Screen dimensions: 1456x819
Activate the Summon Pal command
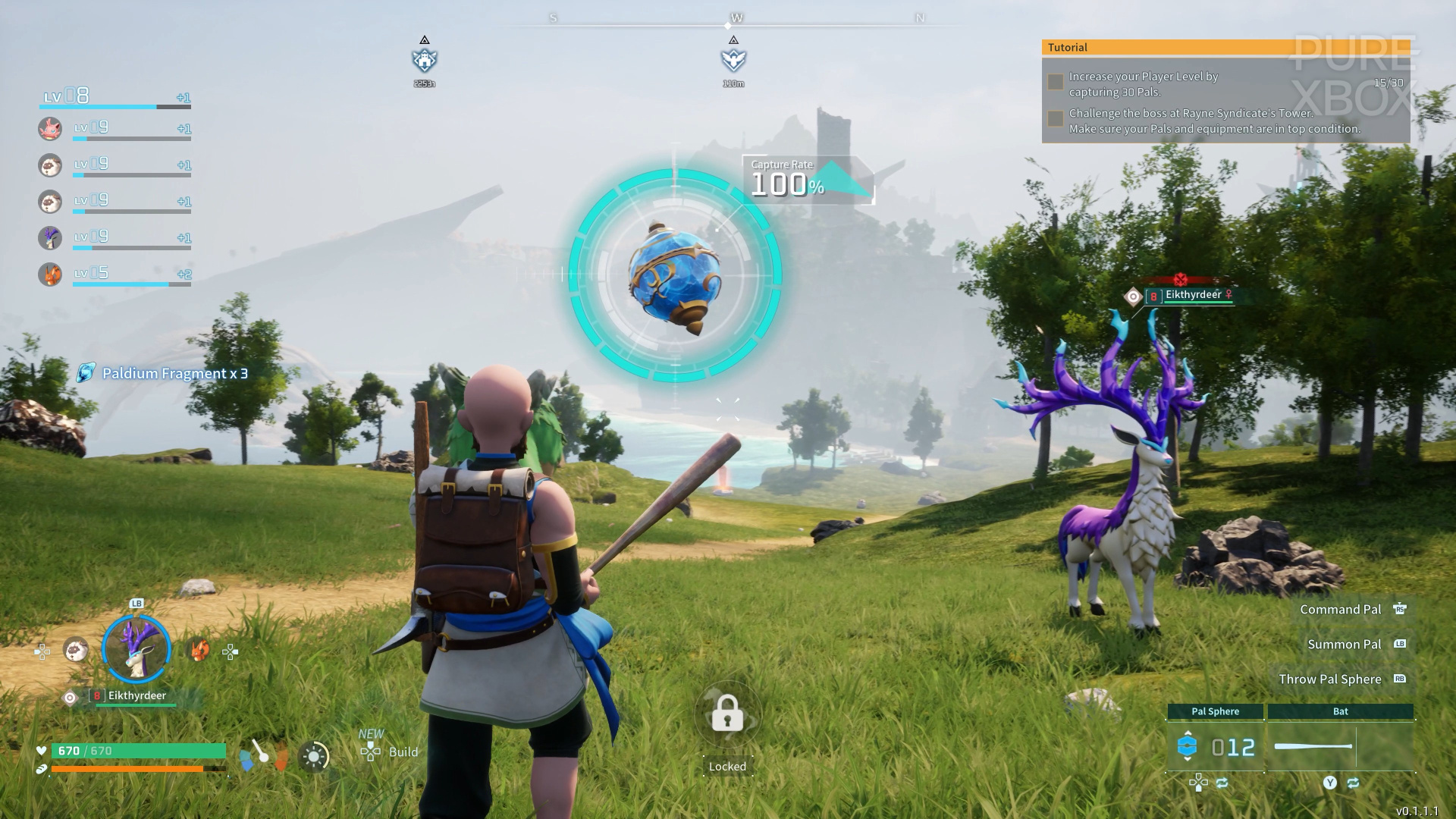point(1344,644)
